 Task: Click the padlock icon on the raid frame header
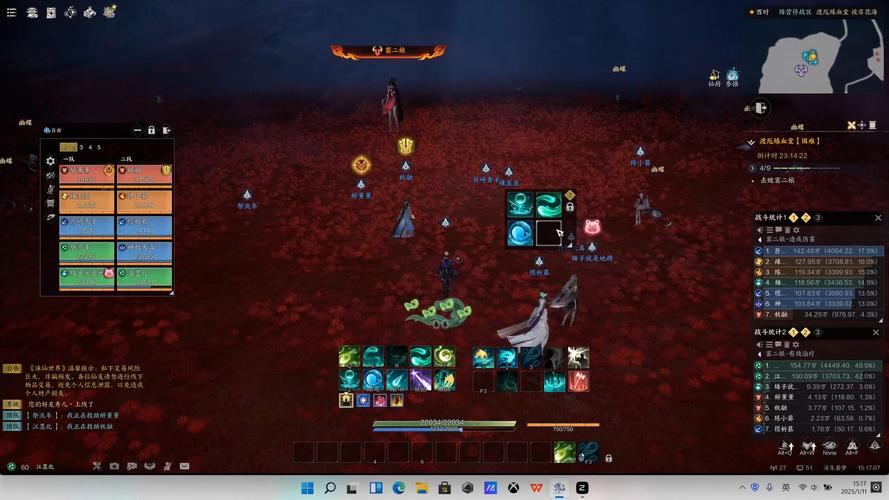[x=152, y=130]
